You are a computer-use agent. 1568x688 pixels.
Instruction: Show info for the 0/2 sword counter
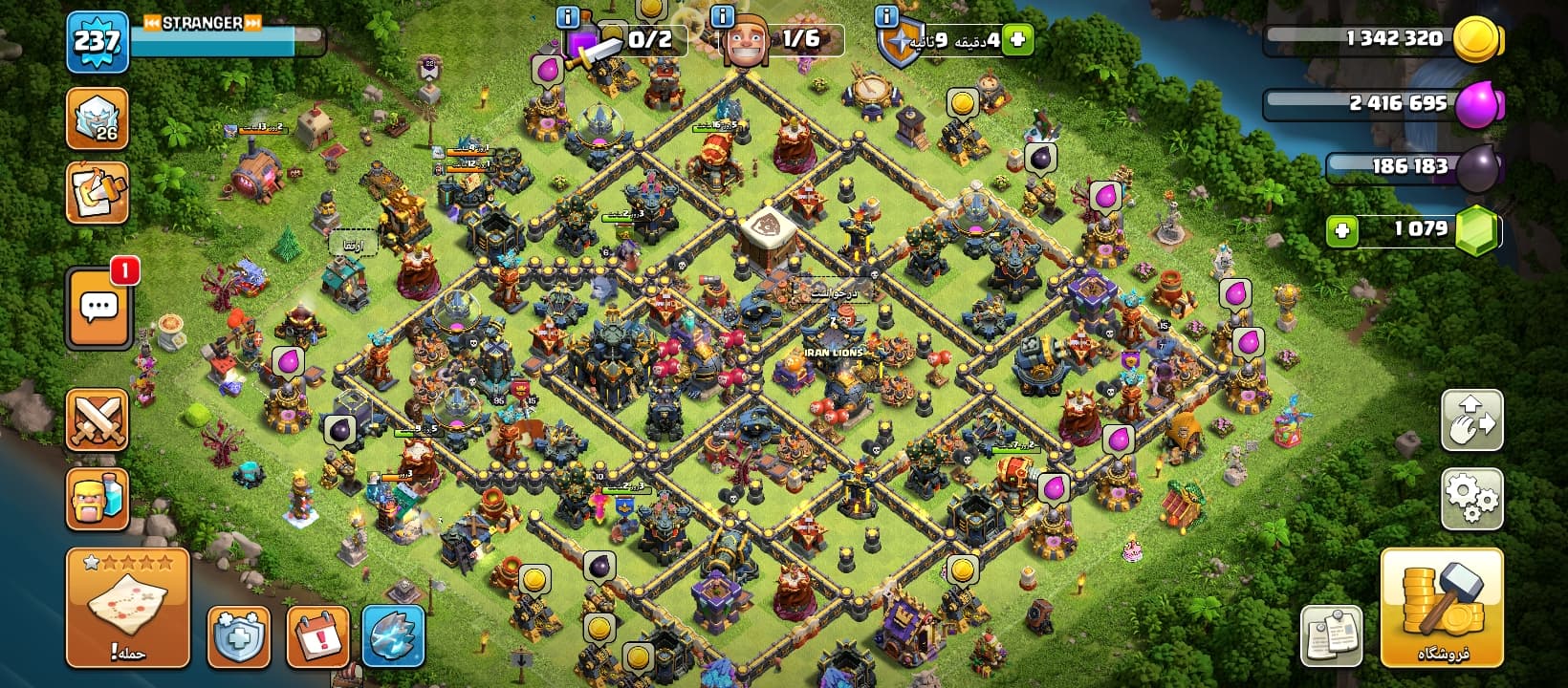click(567, 17)
